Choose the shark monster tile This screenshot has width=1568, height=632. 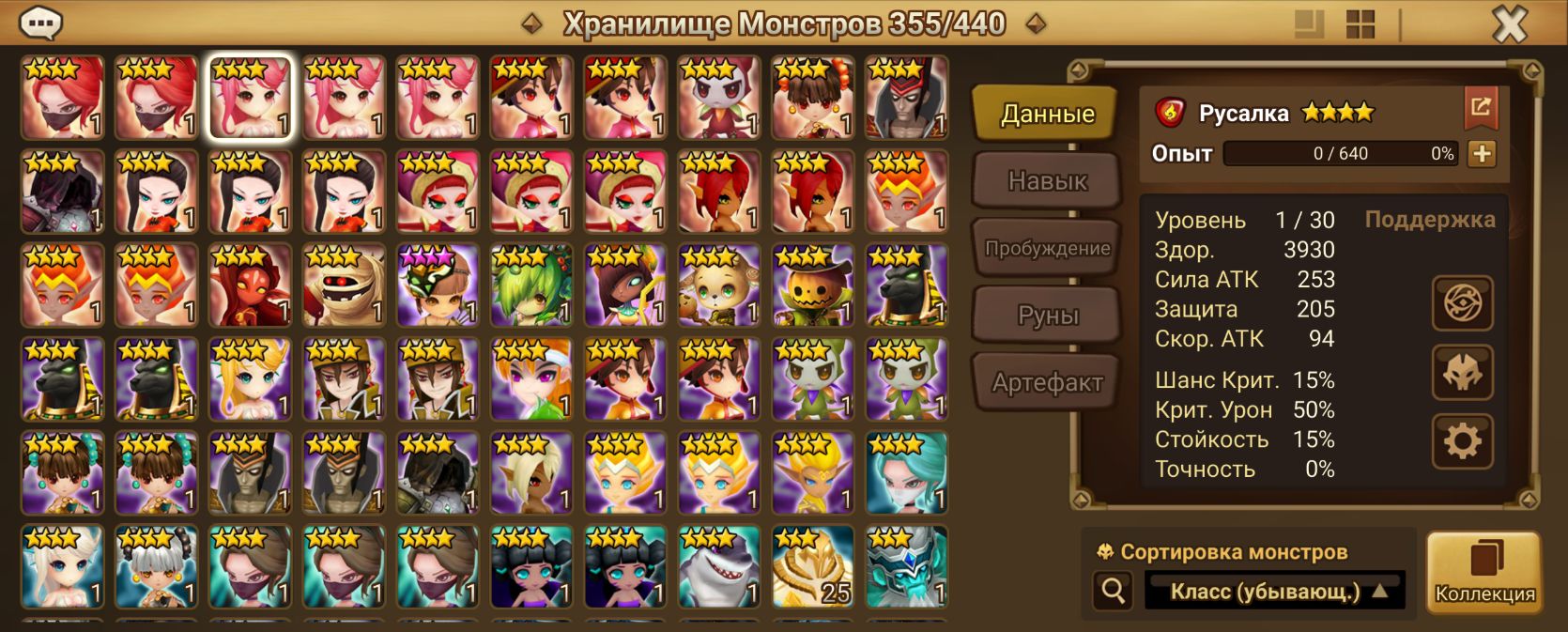(719, 567)
